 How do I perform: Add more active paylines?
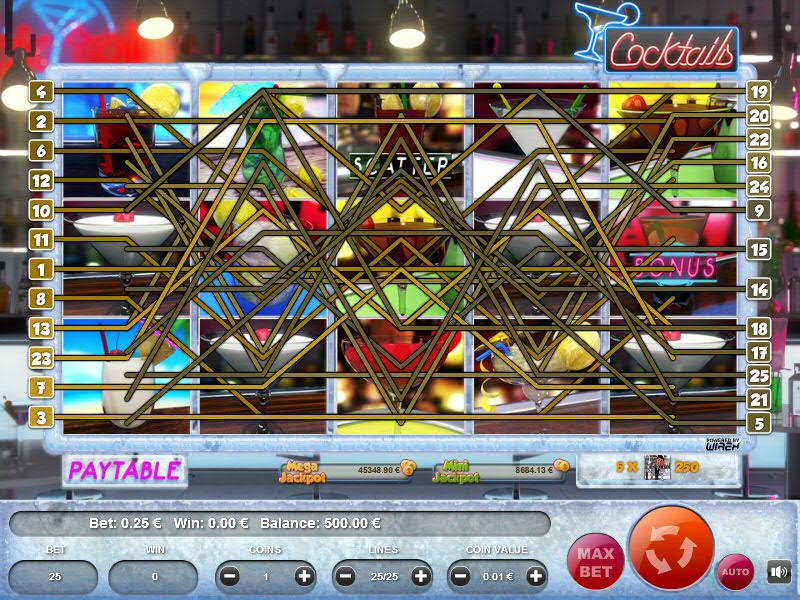[x=420, y=576]
